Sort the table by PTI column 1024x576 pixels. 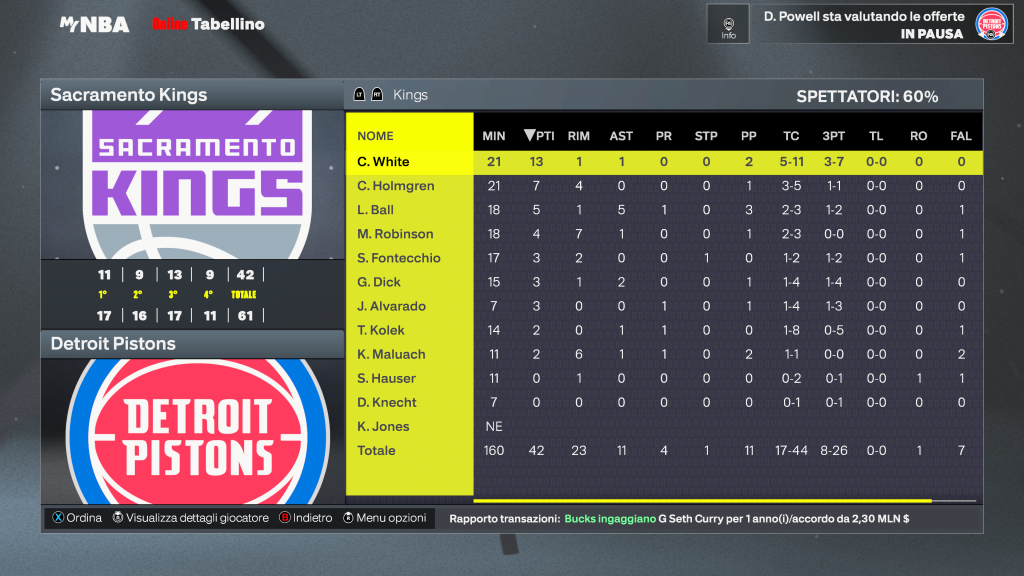539,136
